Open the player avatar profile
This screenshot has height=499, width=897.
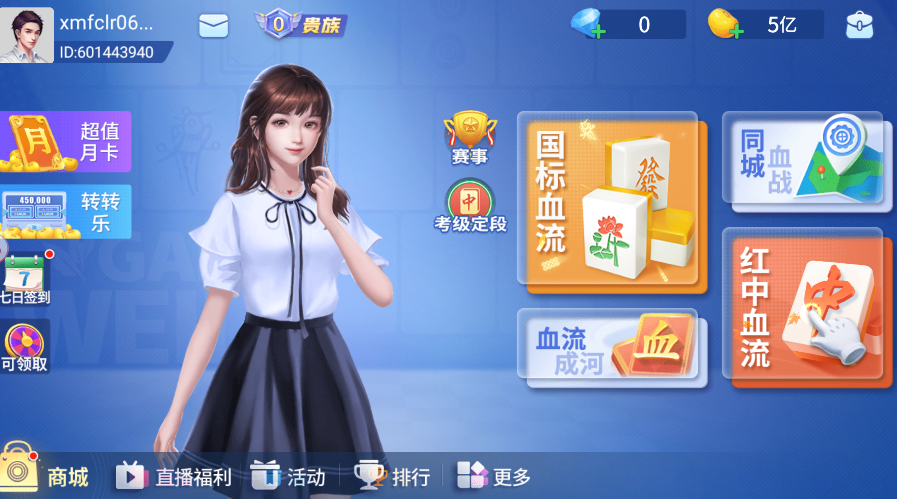click(x=27, y=35)
